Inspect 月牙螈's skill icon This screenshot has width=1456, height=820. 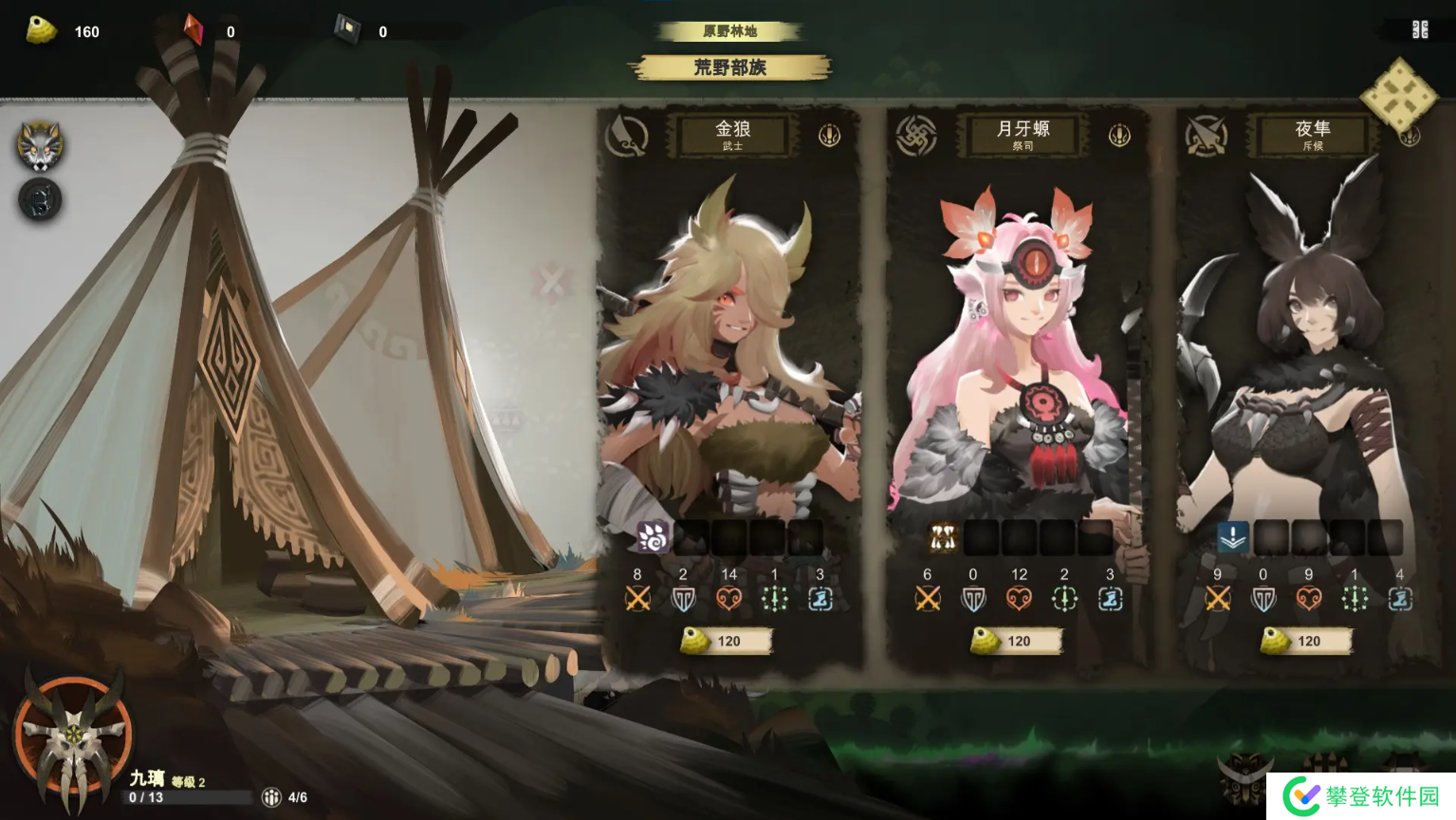[943, 537]
